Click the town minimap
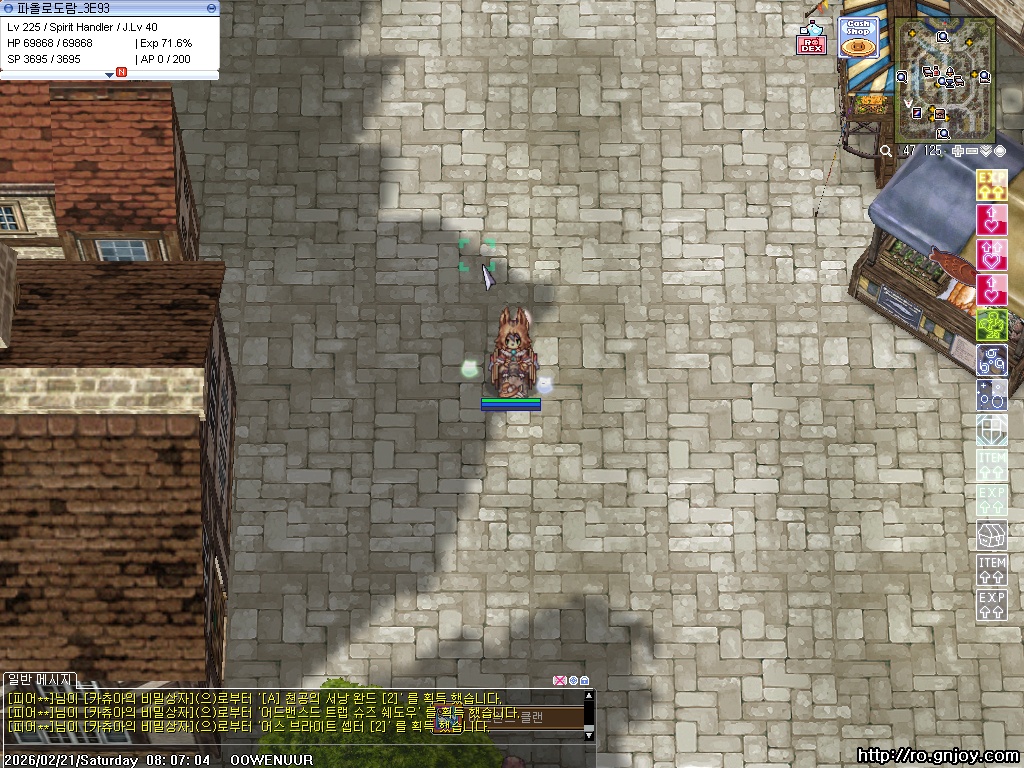The image size is (1024, 768). coord(944,80)
